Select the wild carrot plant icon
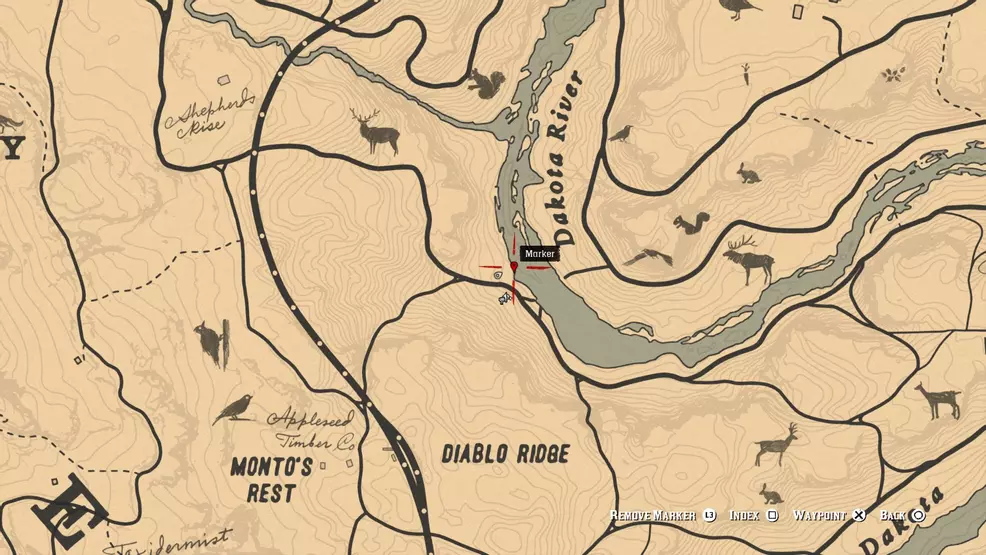Screen dimensions: 986x555 tap(745, 71)
